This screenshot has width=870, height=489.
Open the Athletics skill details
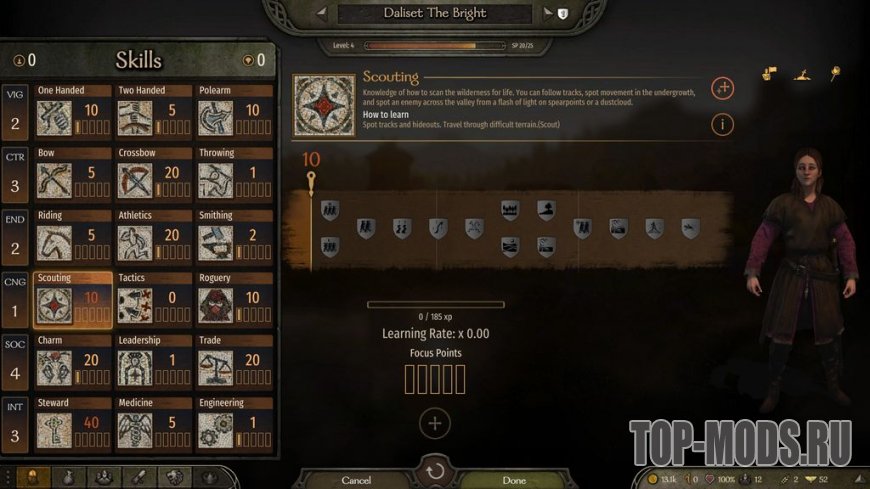(x=153, y=237)
